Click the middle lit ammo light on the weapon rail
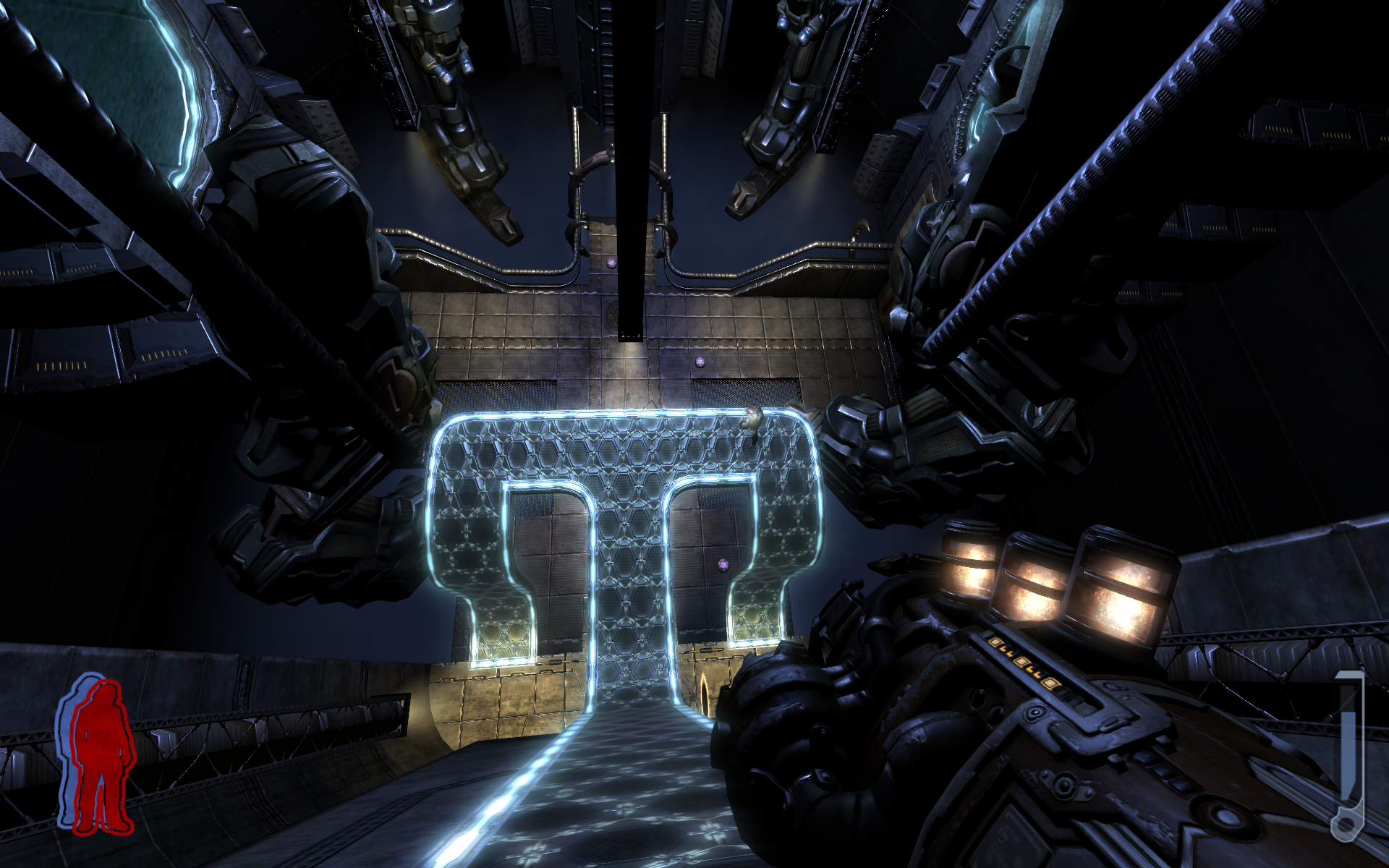Image resolution: width=1389 pixels, height=868 pixels. [1021, 663]
